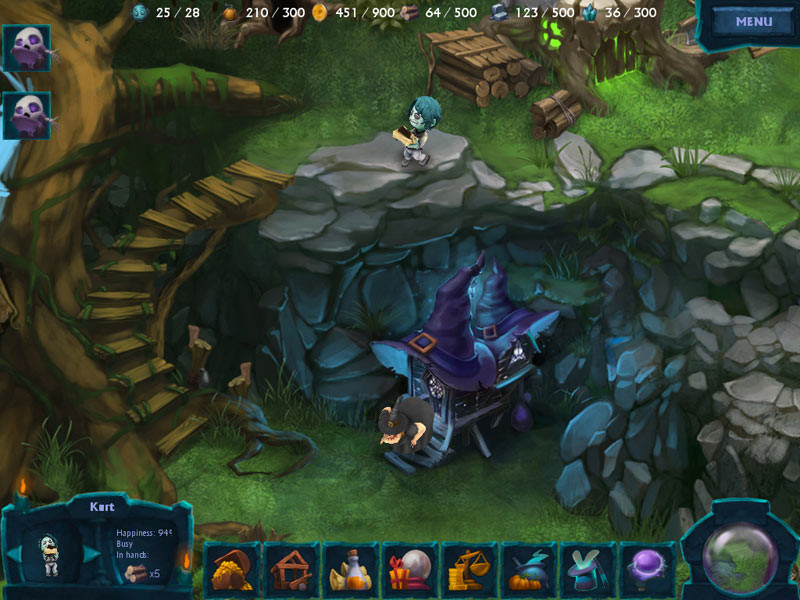Switch to the previous villager with left arrow

(16, 553)
